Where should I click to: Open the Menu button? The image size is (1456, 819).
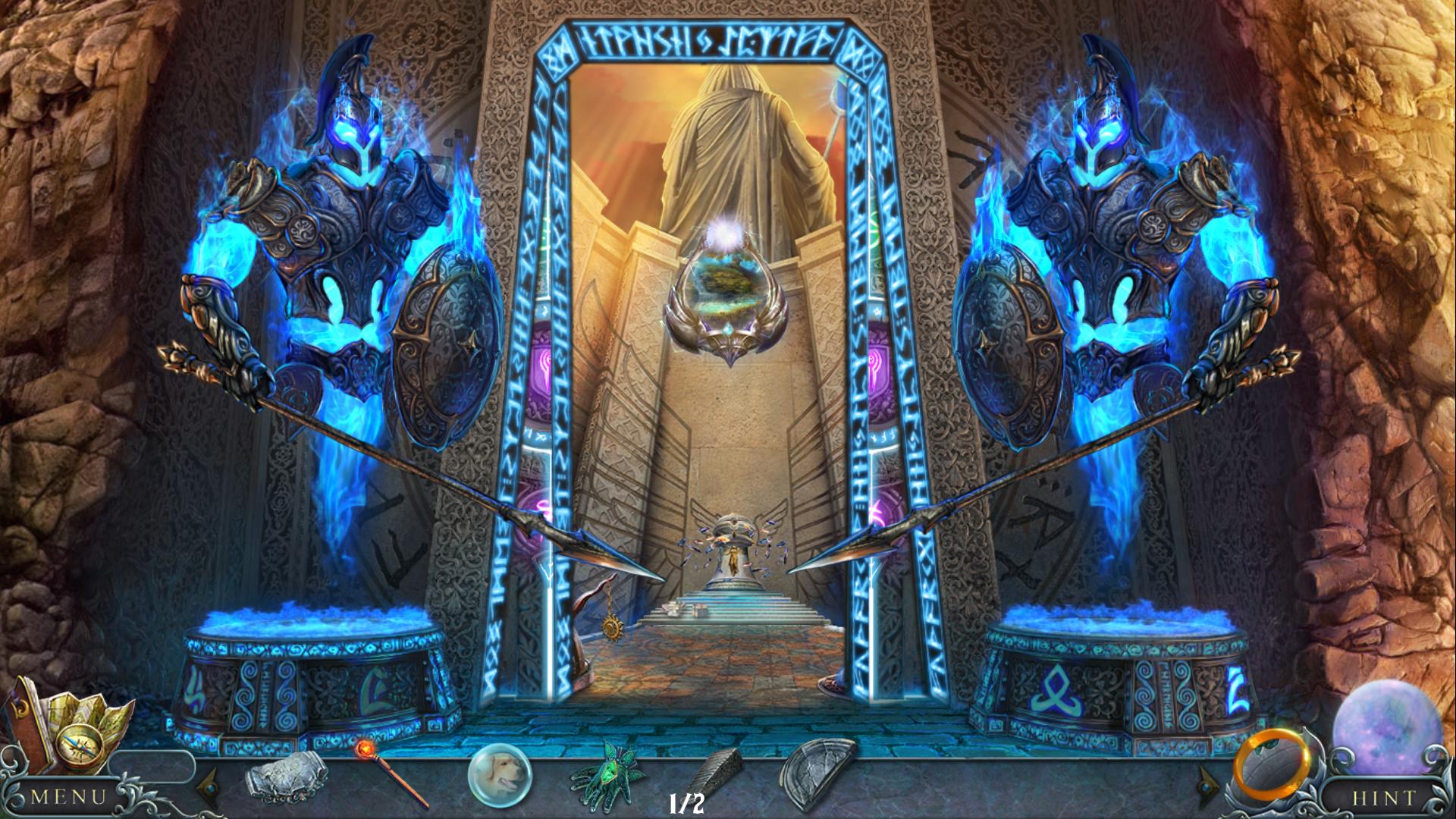pos(68,797)
